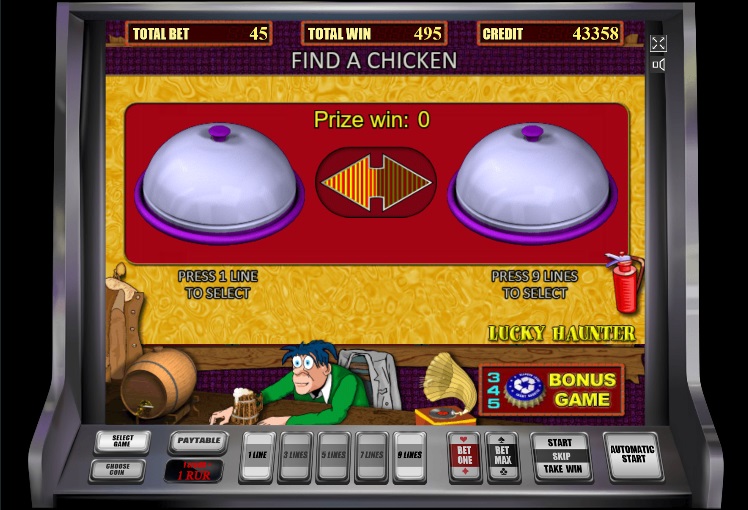
Task: Select the 1 Line button
Action: coord(257,456)
